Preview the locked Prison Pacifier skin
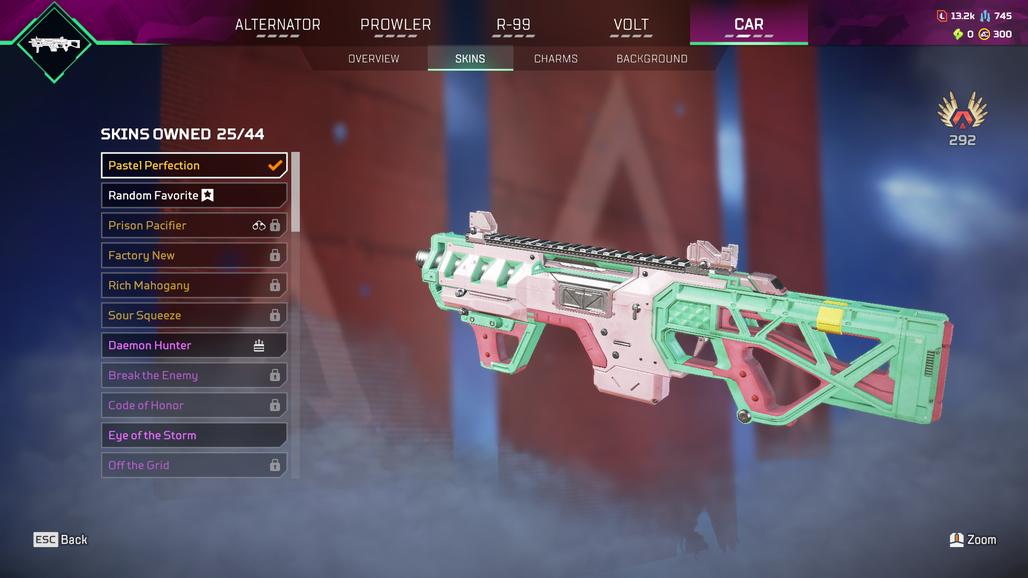This screenshot has width=1028, height=578. tap(194, 225)
